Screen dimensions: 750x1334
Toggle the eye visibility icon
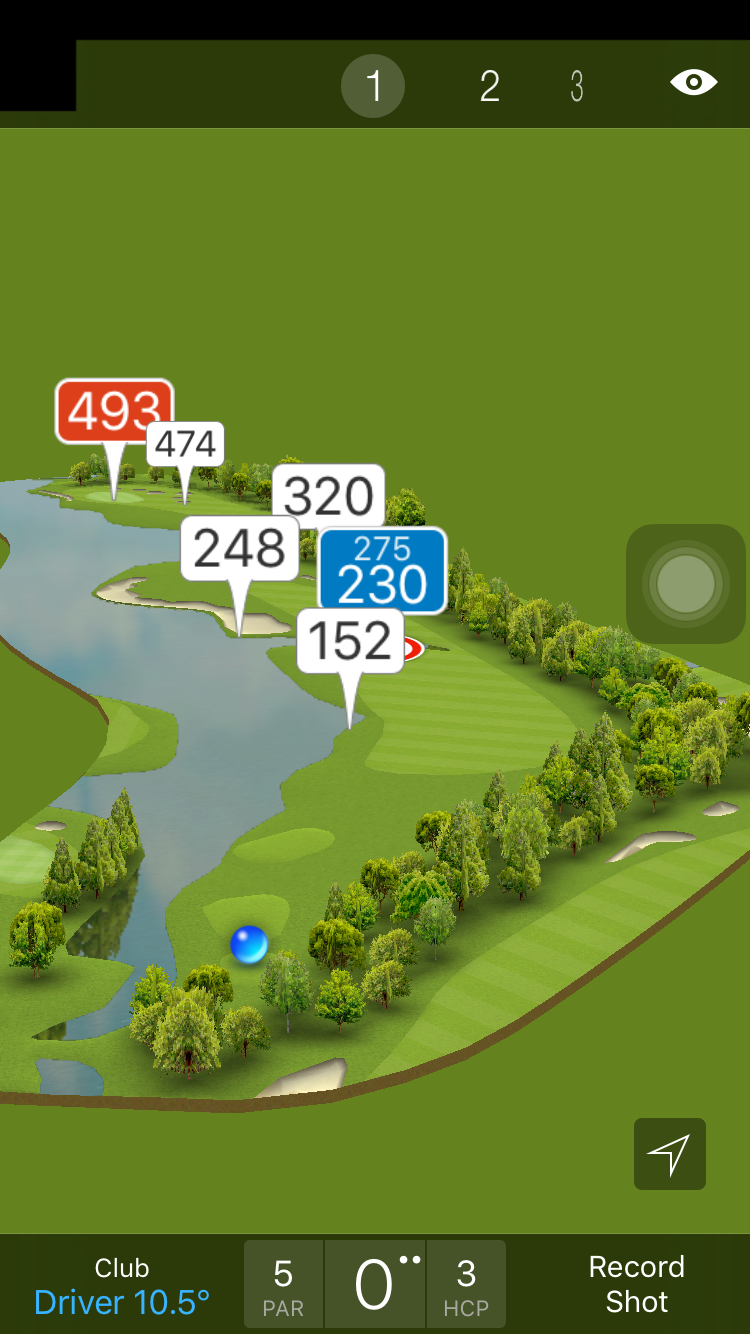click(x=694, y=82)
